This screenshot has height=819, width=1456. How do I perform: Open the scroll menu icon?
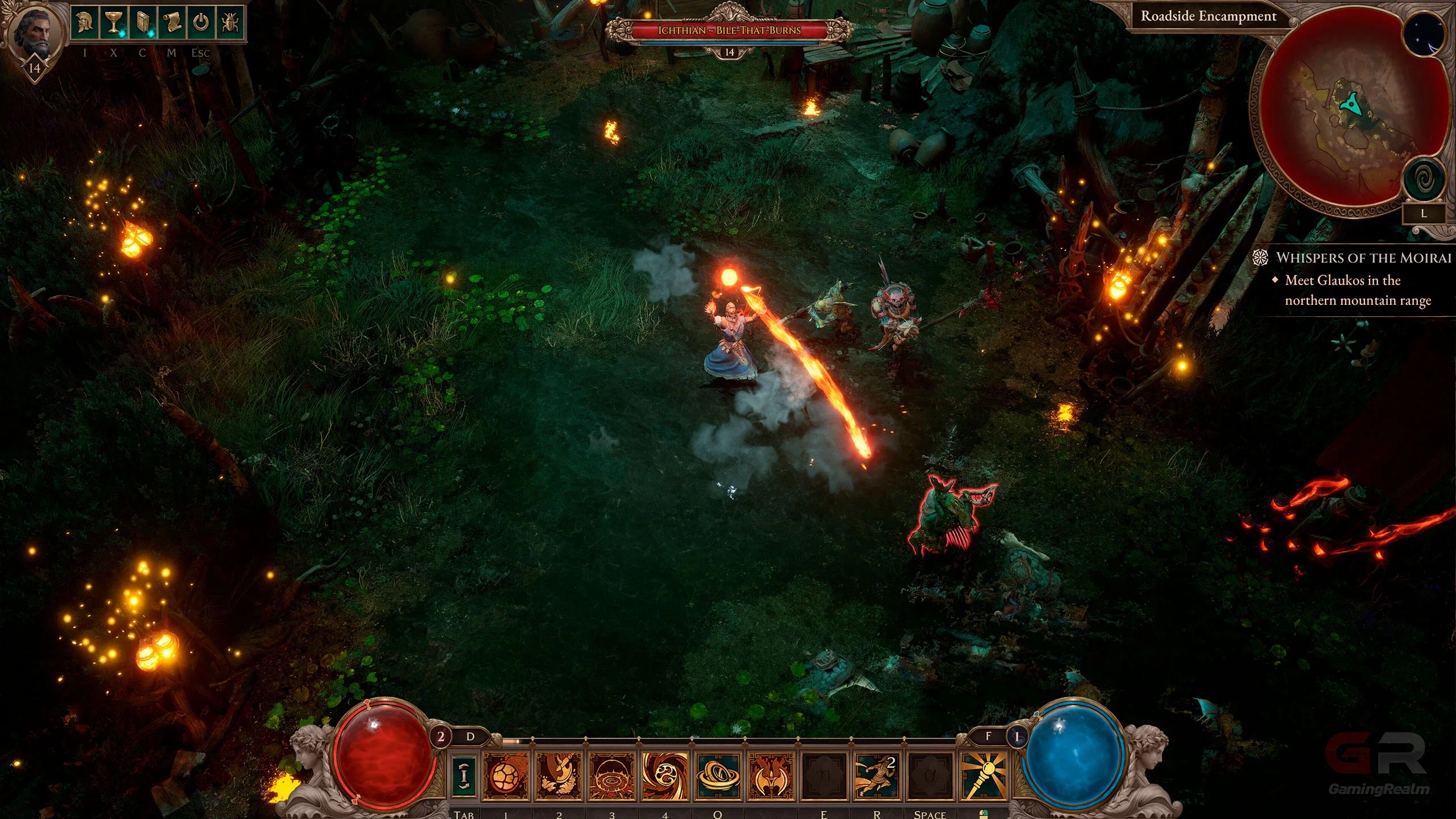coord(171,23)
